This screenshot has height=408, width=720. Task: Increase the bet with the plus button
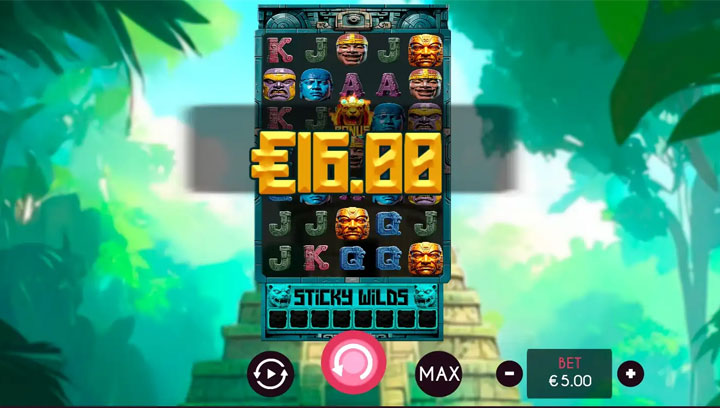630,374
